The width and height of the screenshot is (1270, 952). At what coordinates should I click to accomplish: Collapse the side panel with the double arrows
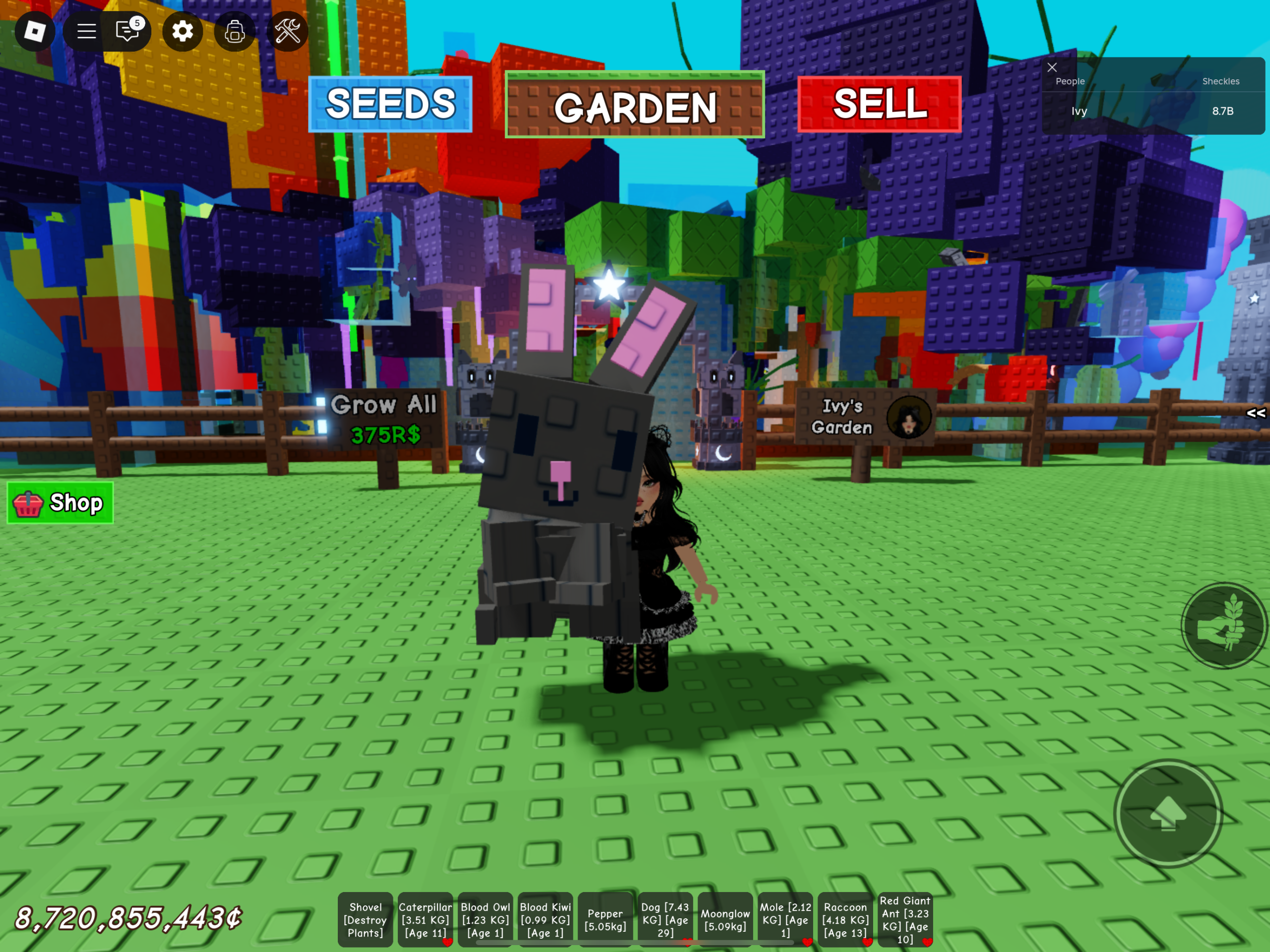[x=1255, y=413]
